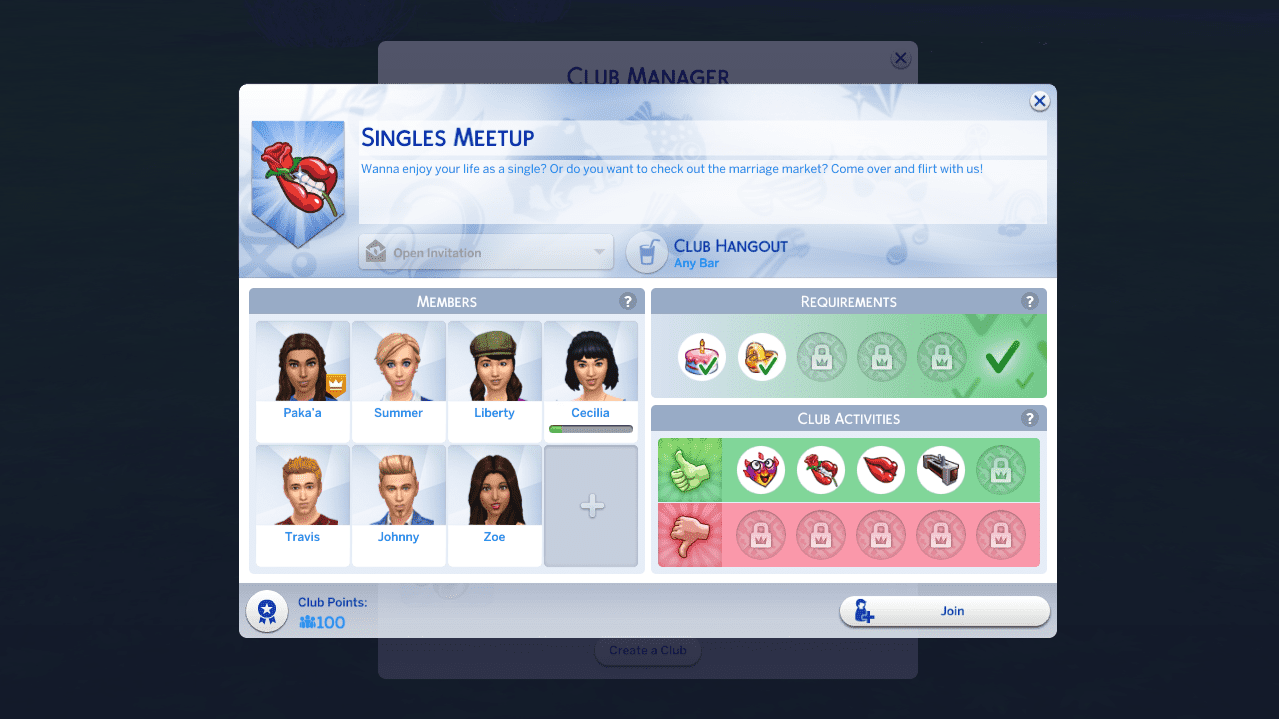This screenshot has width=1279, height=719.
Task: Open the Club Hangout drink icon
Action: (647, 252)
